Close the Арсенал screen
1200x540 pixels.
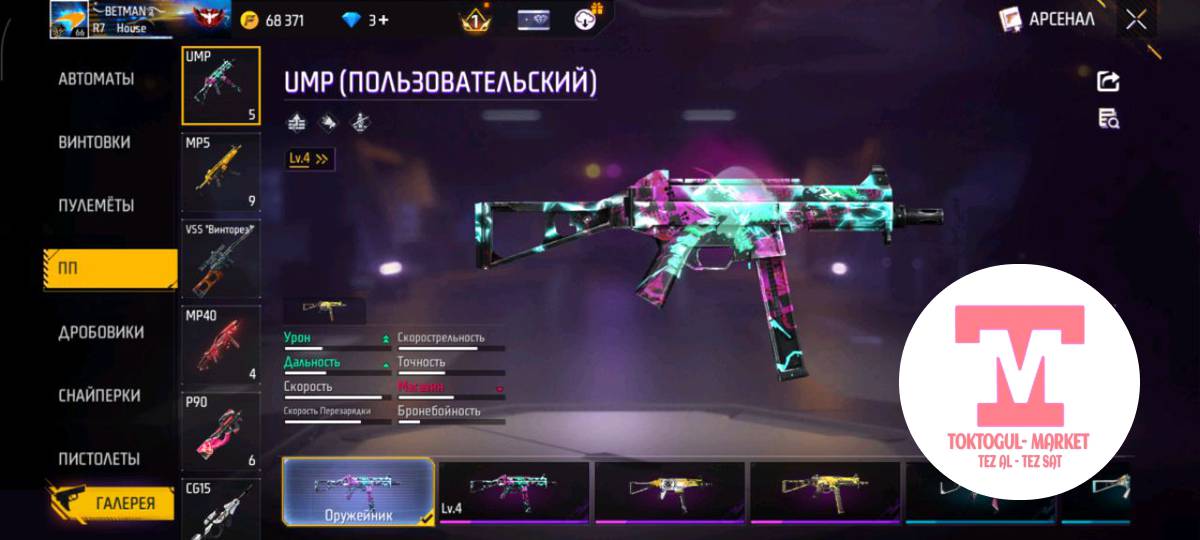coord(1136,19)
